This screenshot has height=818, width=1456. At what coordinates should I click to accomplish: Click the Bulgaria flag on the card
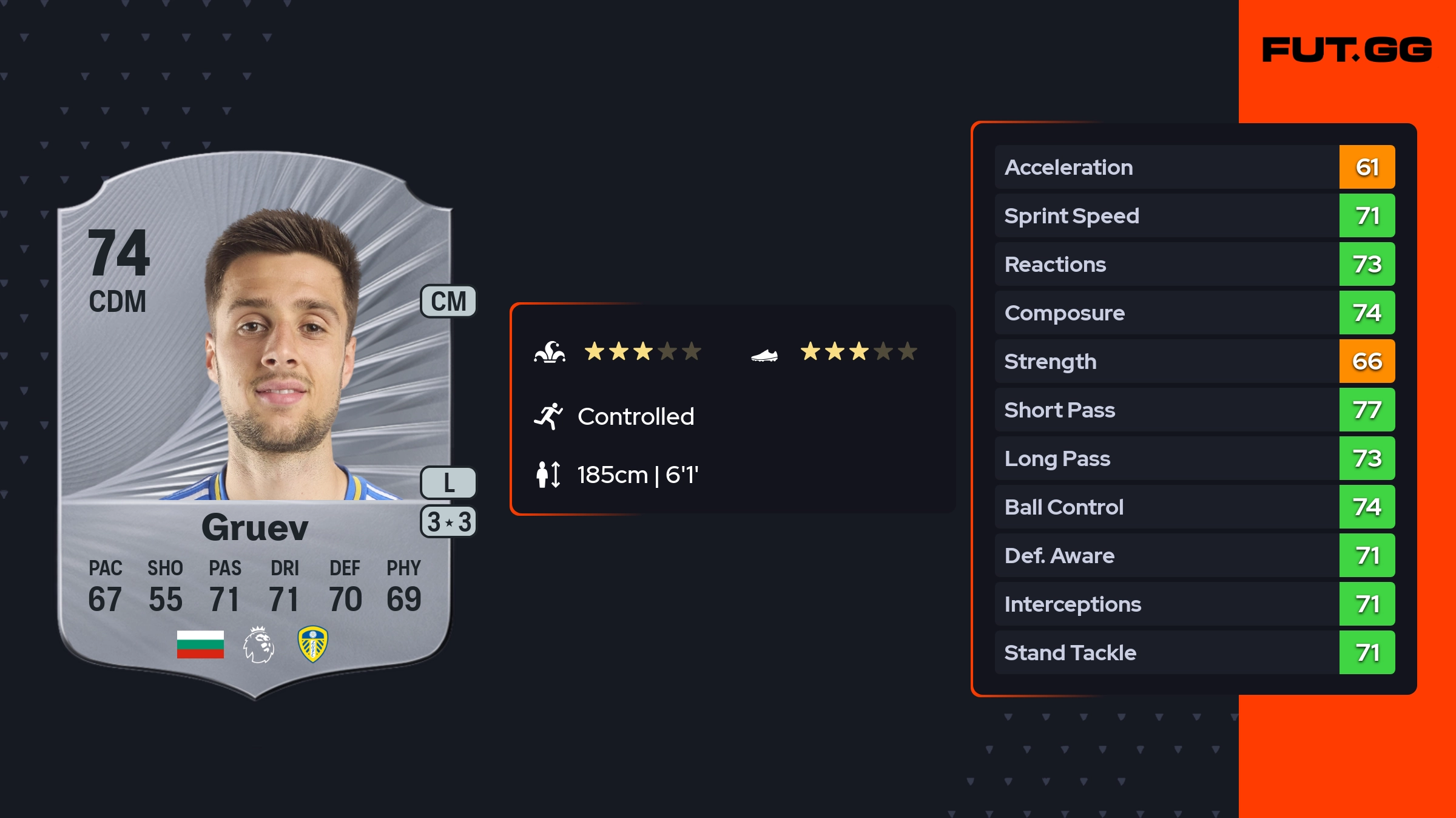click(200, 644)
